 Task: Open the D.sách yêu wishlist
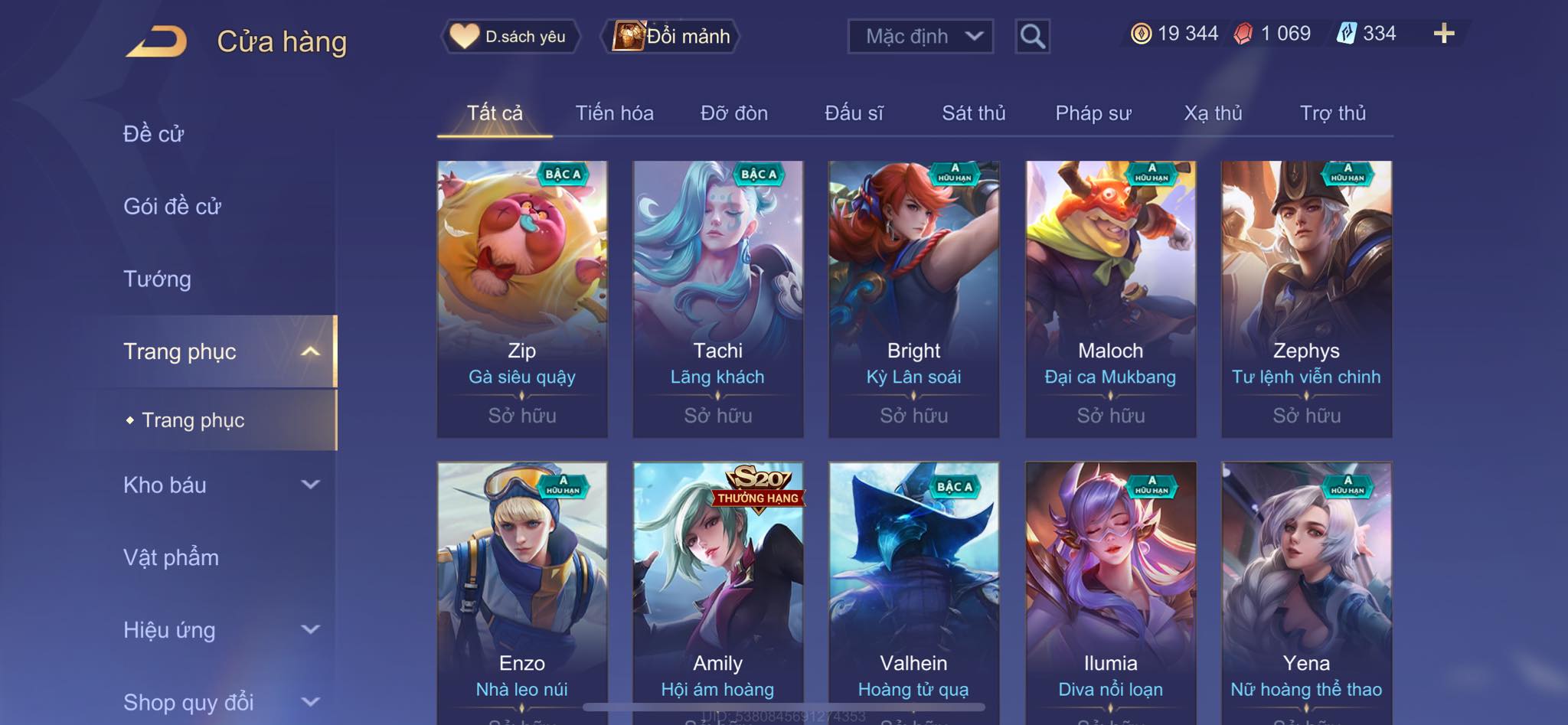click(x=510, y=36)
